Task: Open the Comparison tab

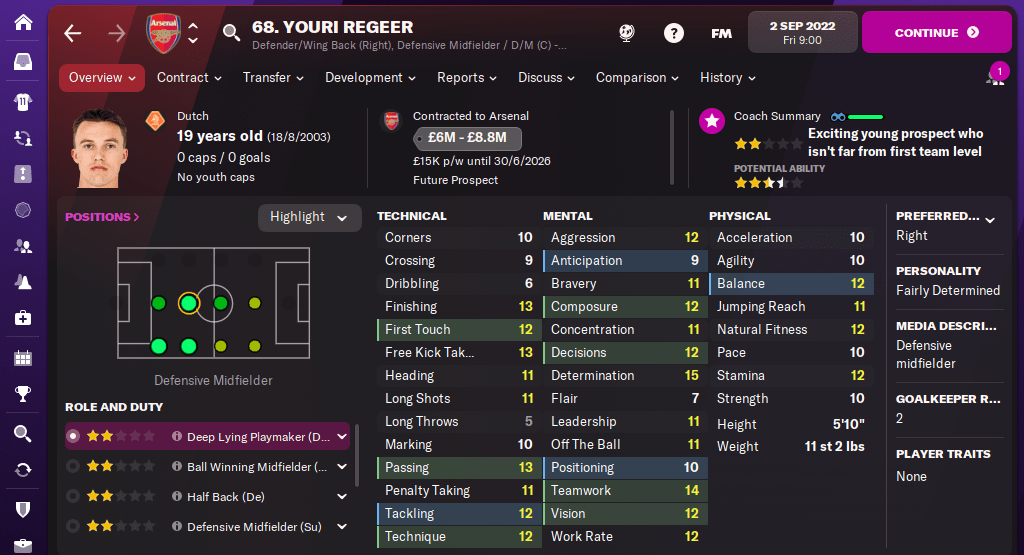Action: (637, 78)
